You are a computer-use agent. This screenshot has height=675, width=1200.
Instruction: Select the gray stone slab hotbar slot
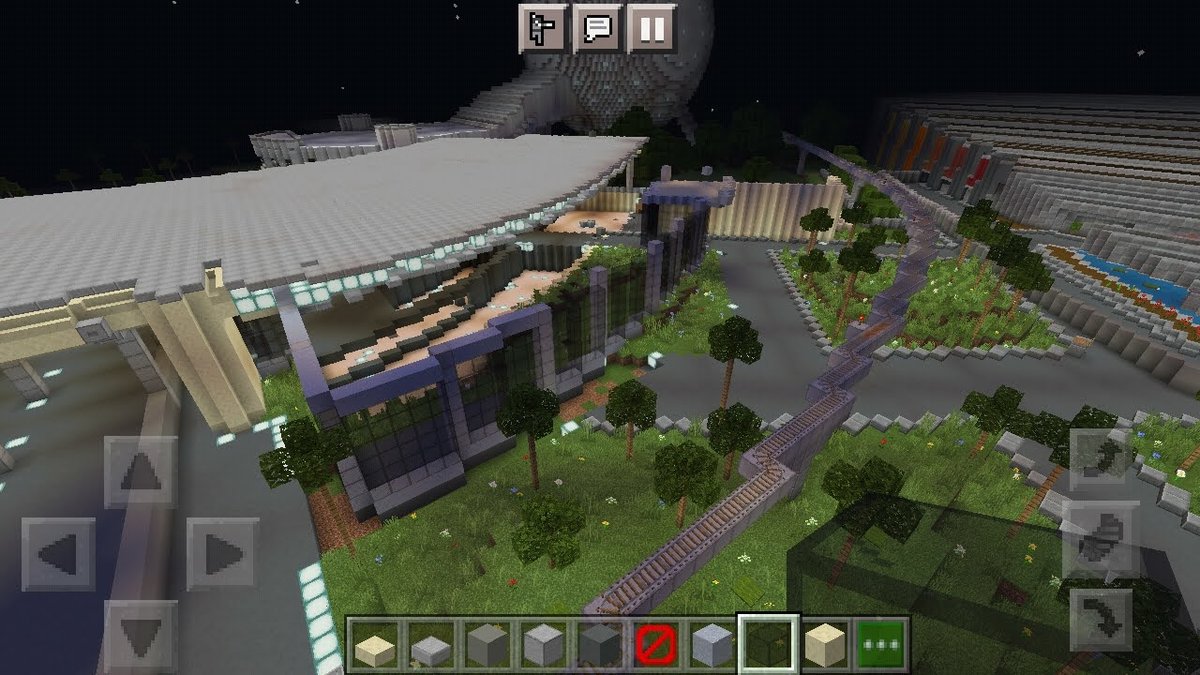coord(432,643)
